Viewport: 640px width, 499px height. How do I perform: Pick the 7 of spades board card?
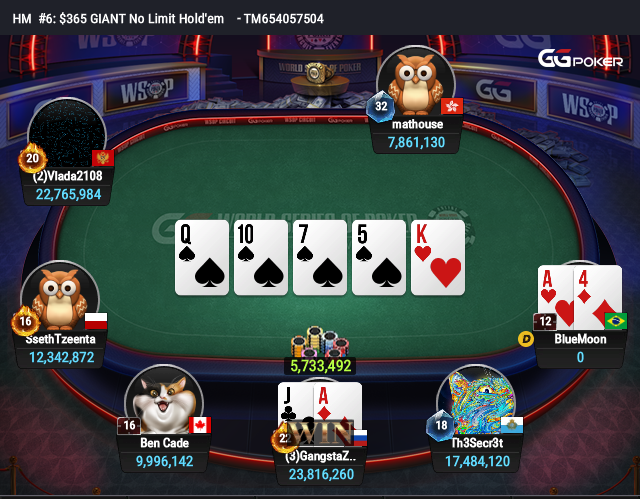pyautogui.click(x=319, y=257)
